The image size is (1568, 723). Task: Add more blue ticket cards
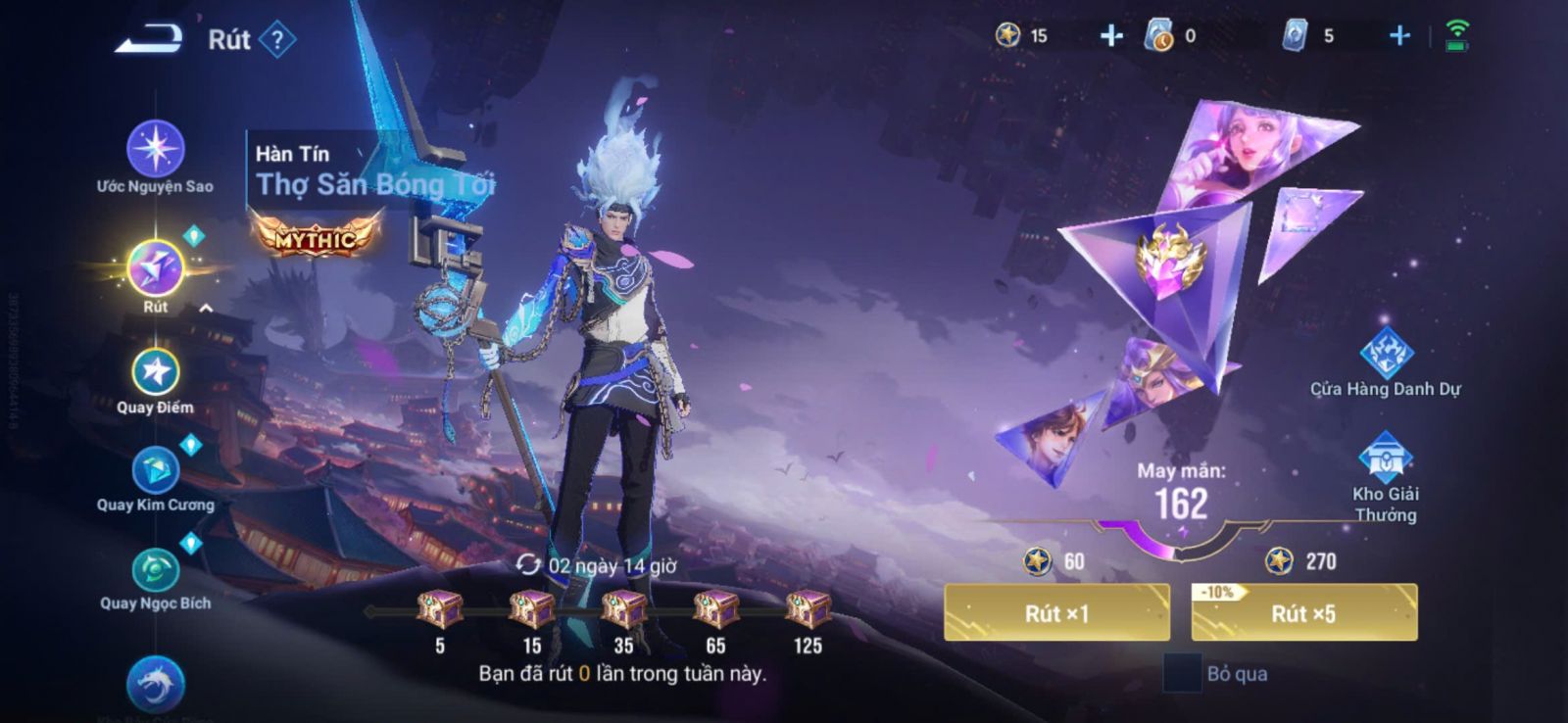pyautogui.click(x=1399, y=36)
